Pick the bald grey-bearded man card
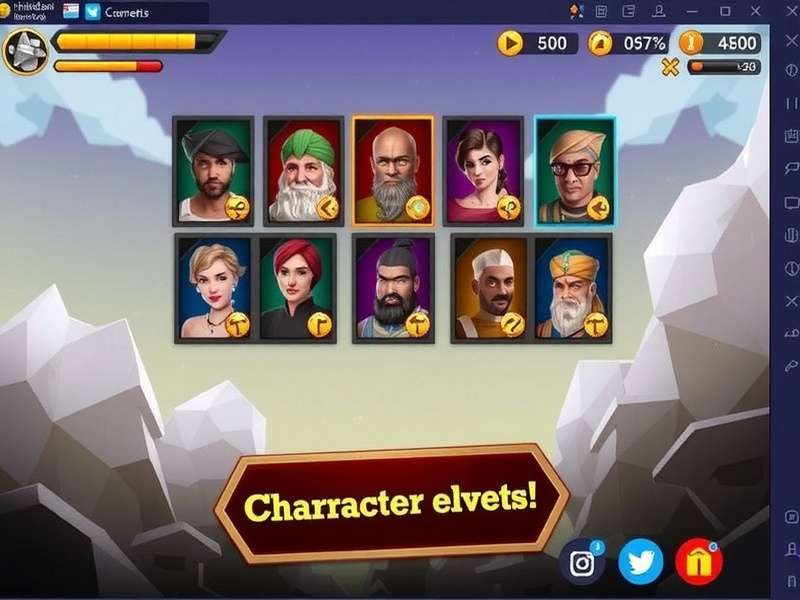The image size is (800, 600). 393,170
